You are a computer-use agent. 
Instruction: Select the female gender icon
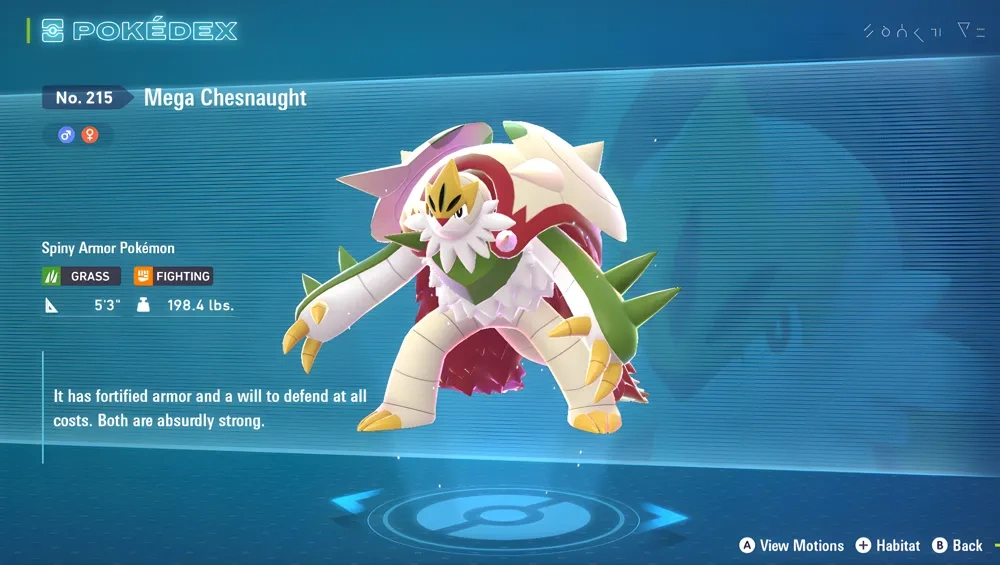click(90, 134)
